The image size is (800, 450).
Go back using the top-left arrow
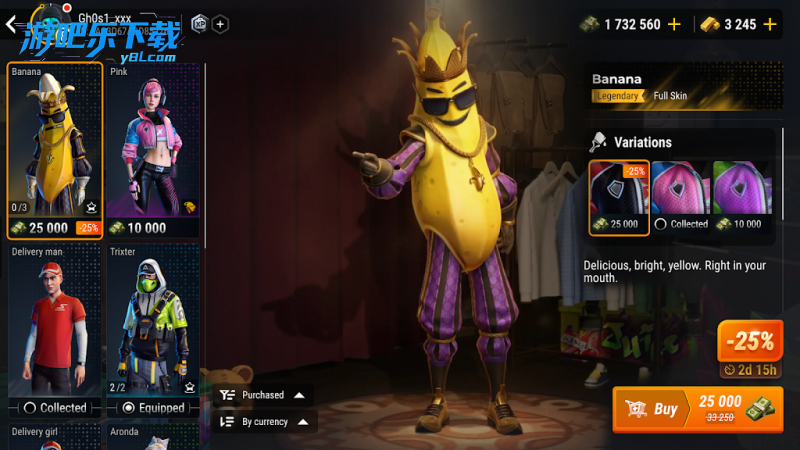(14, 24)
